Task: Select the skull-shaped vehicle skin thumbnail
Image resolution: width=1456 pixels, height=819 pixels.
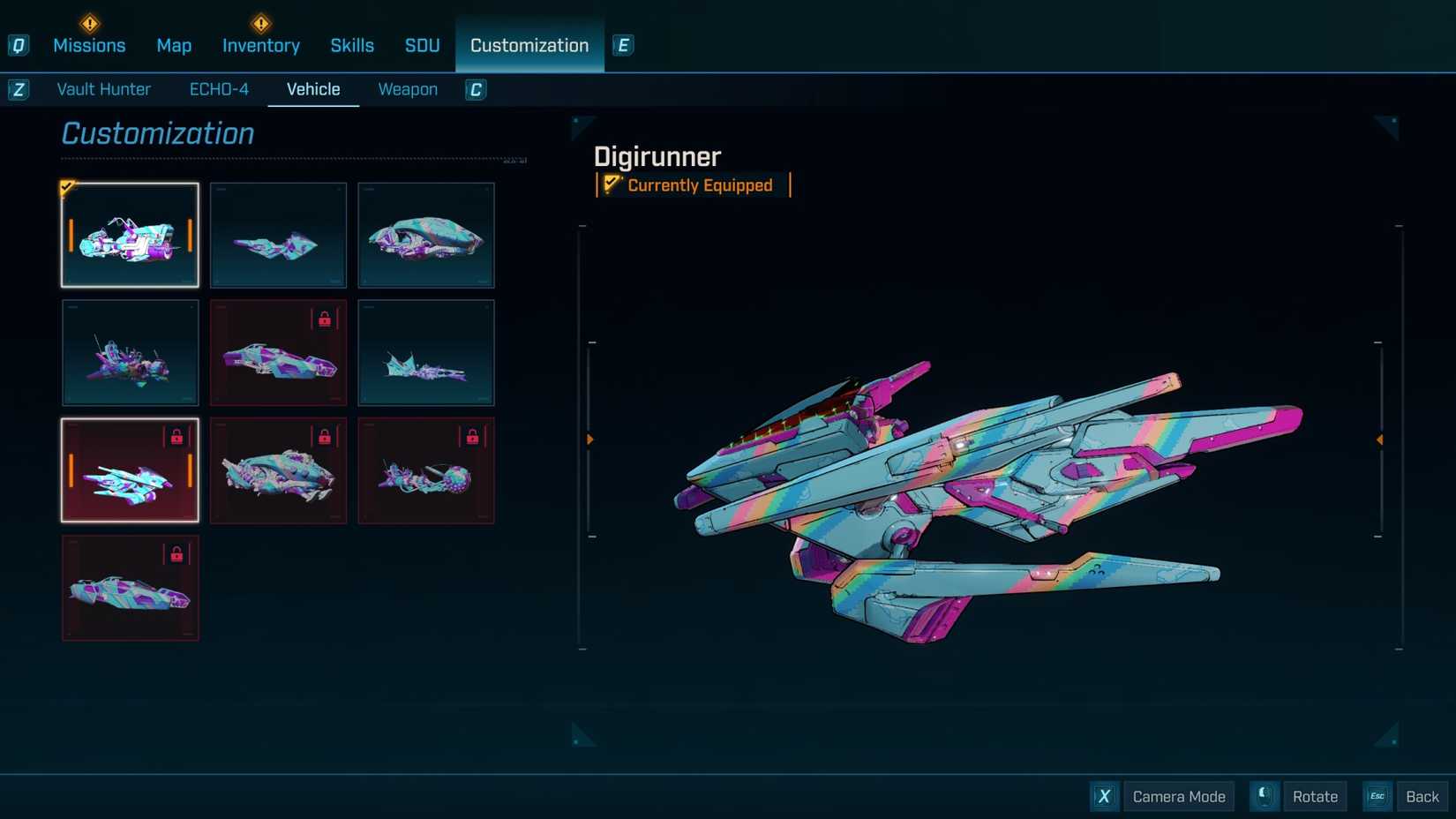Action: pyautogui.click(x=426, y=235)
